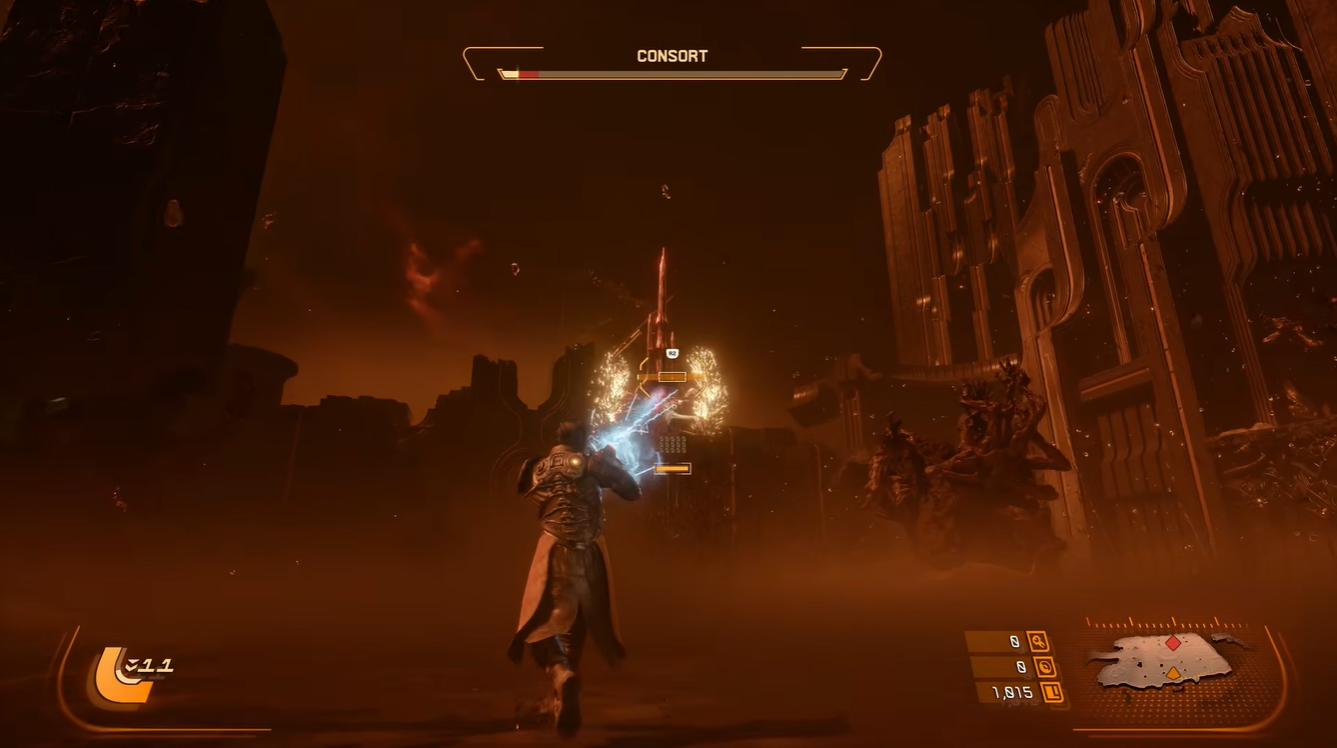Click the R2 button prompt above the pillar
The width and height of the screenshot is (1337, 748).
tap(670, 352)
